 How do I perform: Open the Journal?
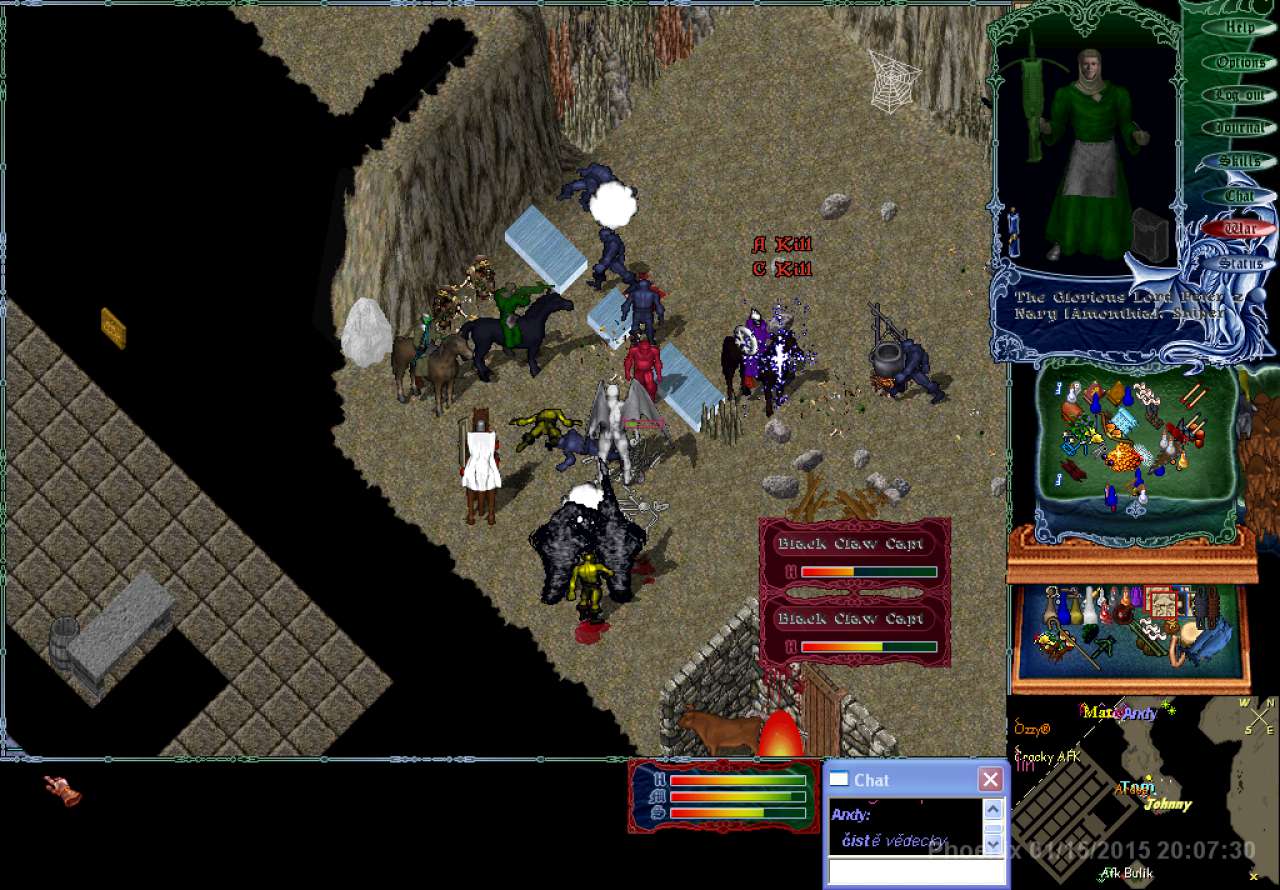(1241, 128)
